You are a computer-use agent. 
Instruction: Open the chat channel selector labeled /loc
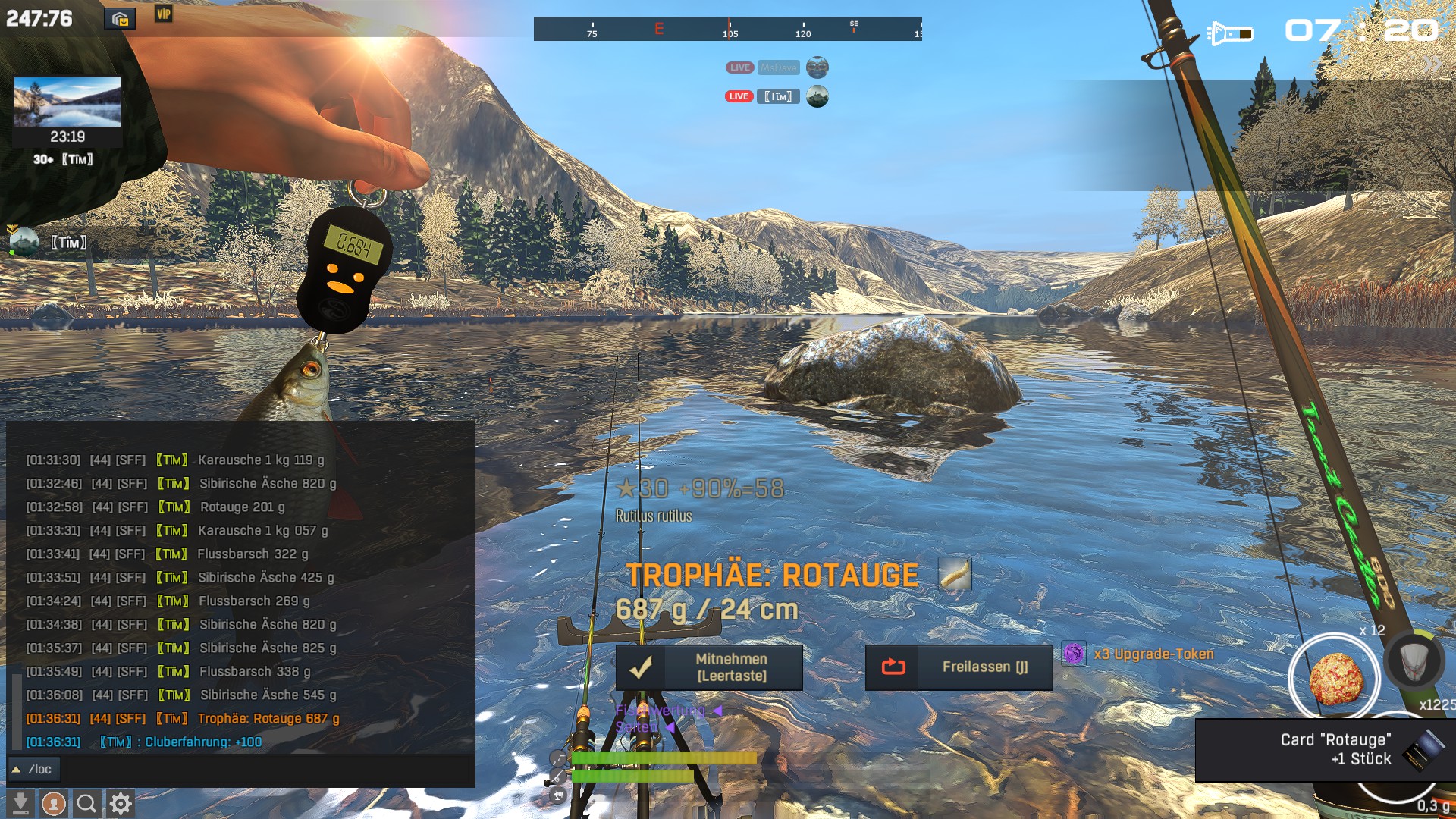point(33,770)
